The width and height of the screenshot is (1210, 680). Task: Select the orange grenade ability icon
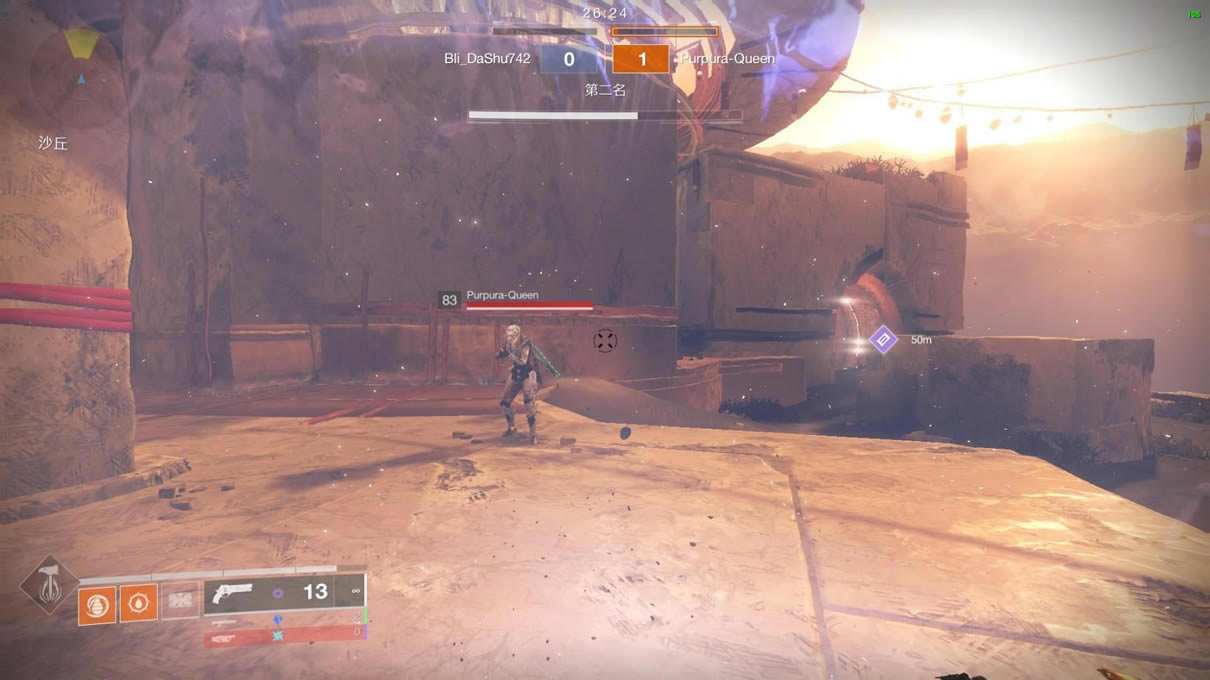tap(97, 605)
